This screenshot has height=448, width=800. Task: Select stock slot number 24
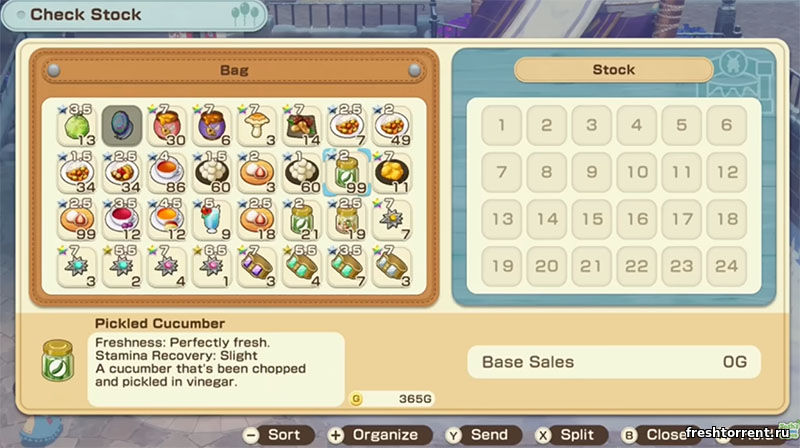point(727,266)
